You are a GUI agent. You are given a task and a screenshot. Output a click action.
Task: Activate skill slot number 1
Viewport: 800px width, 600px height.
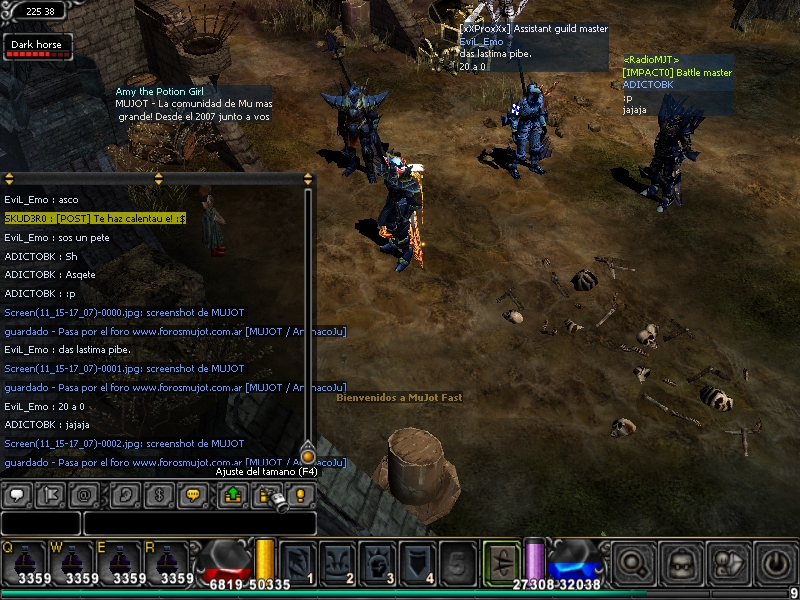(x=298, y=562)
